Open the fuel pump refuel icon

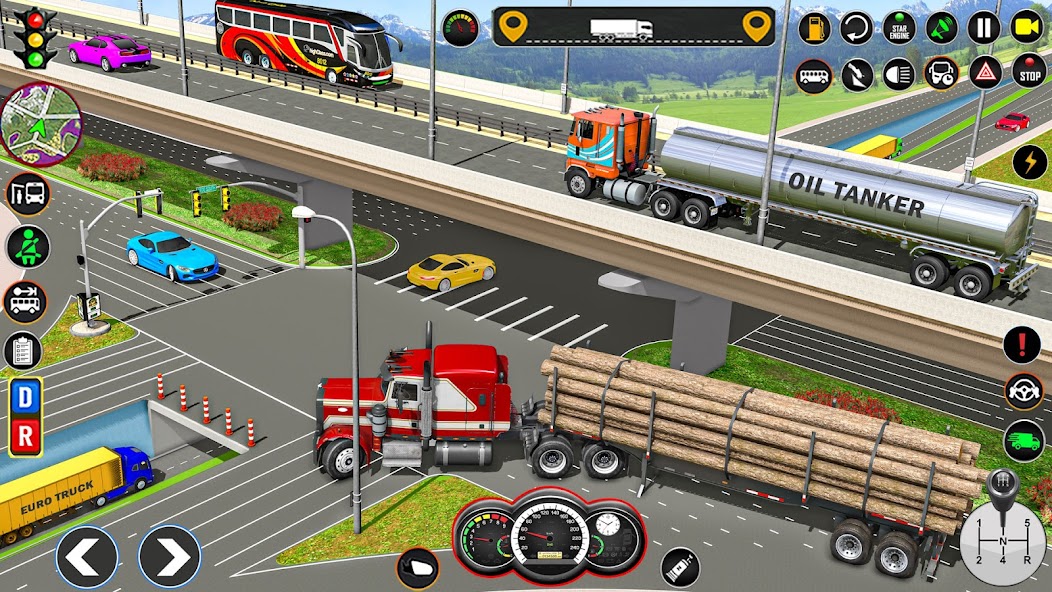(x=814, y=27)
